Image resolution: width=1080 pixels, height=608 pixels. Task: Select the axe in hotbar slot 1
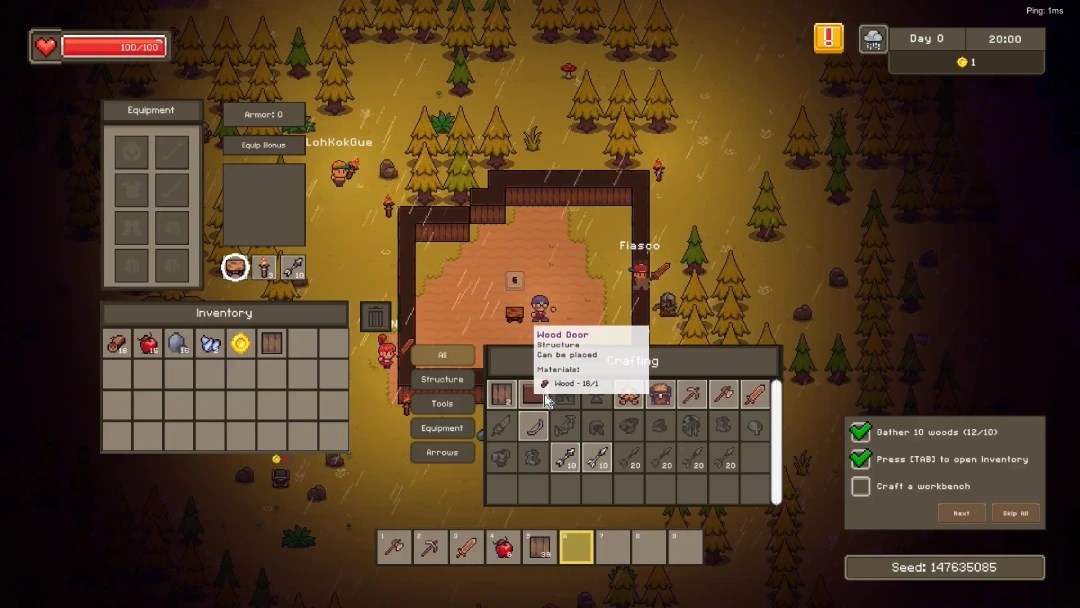[394, 547]
